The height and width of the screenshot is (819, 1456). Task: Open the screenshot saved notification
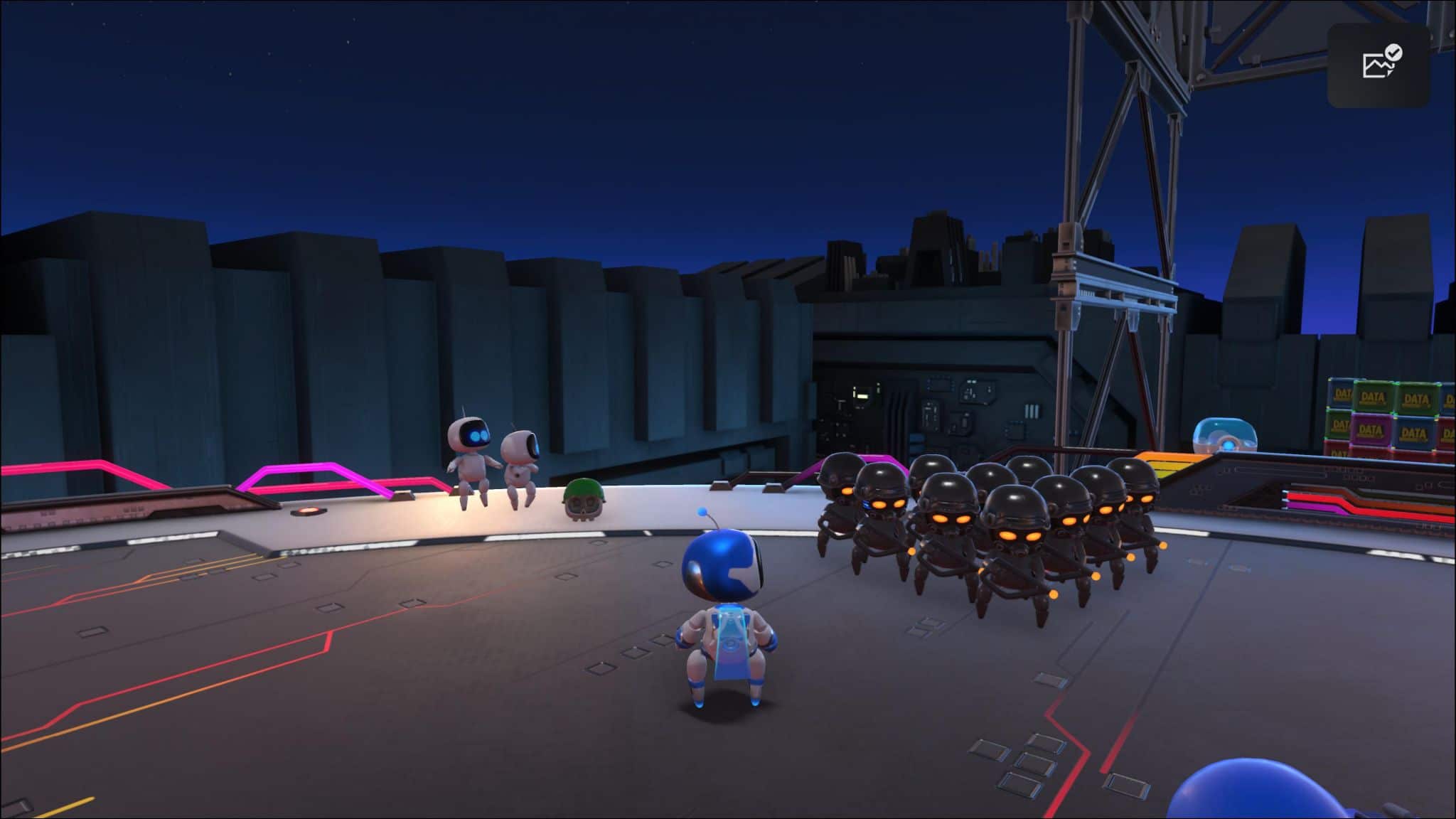pos(1379,65)
